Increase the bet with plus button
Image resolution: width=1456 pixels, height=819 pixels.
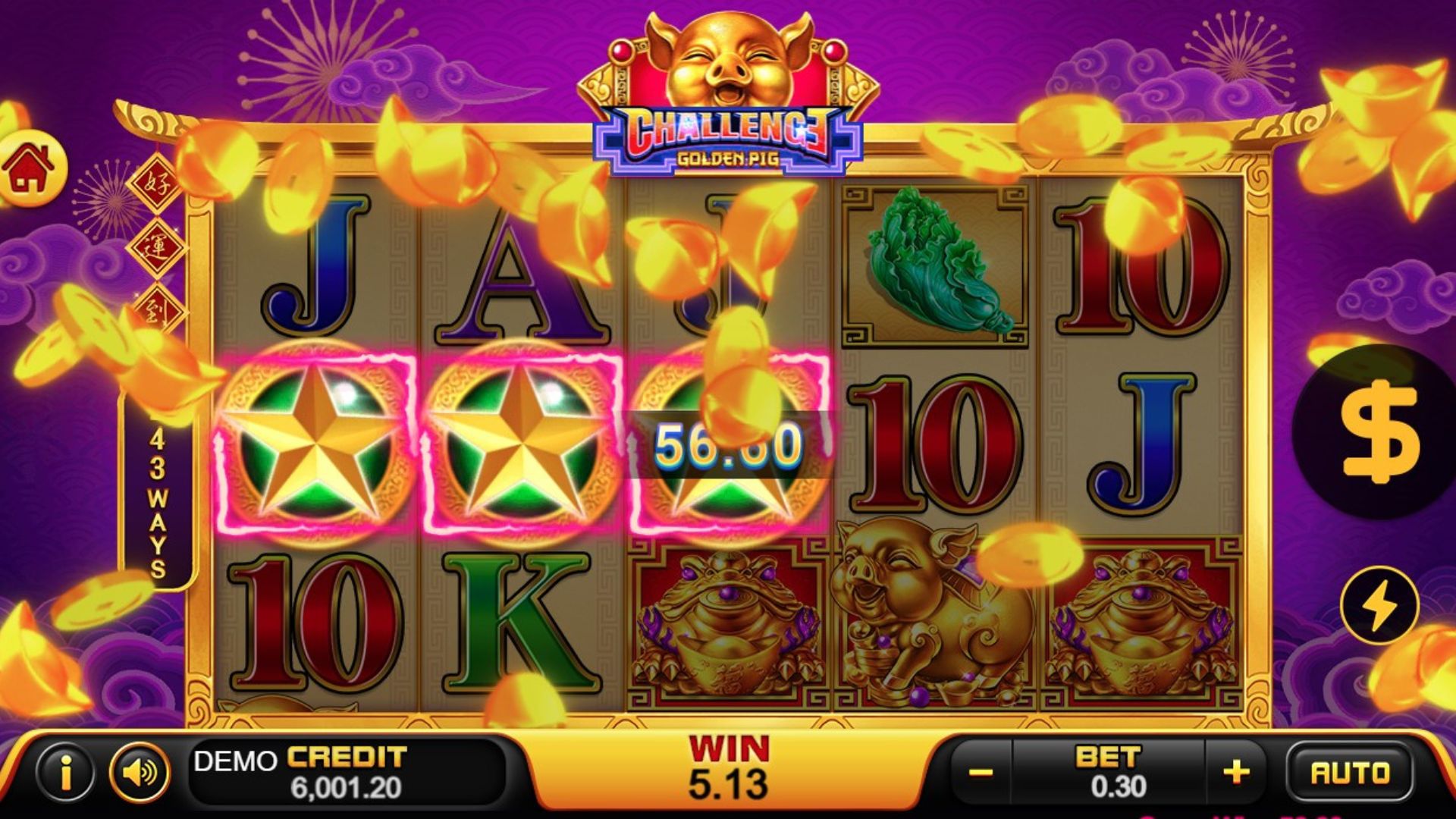(x=1235, y=773)
